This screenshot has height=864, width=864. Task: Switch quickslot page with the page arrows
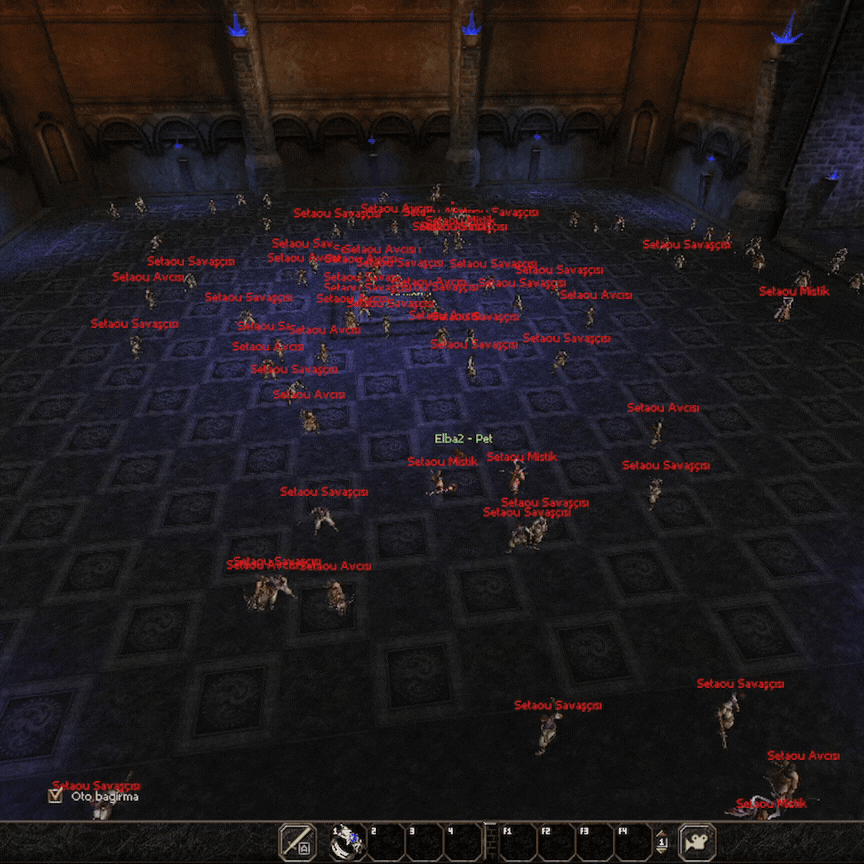(x=662, y=842)
